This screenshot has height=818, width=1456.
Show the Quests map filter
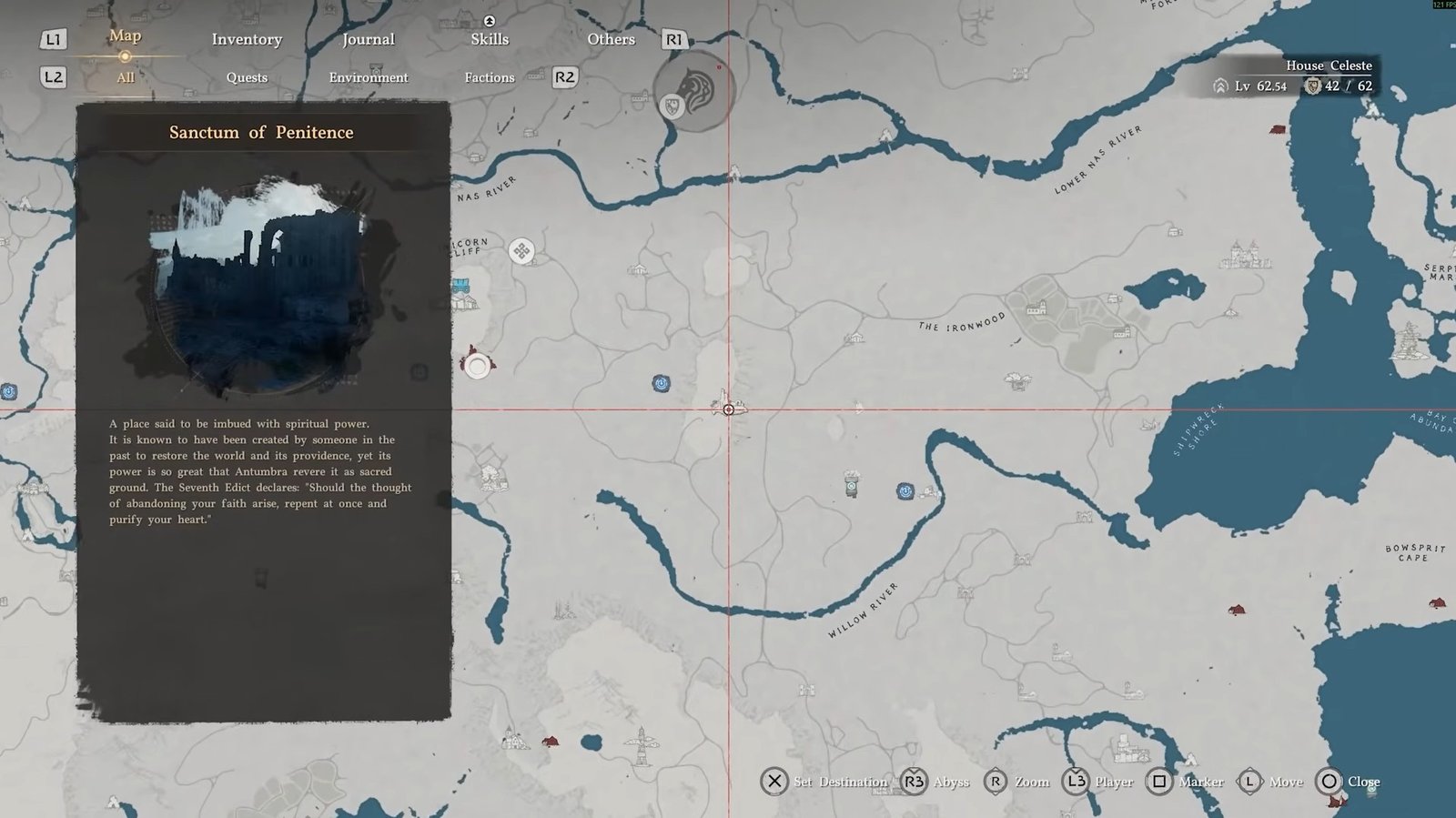coord(247,77)
